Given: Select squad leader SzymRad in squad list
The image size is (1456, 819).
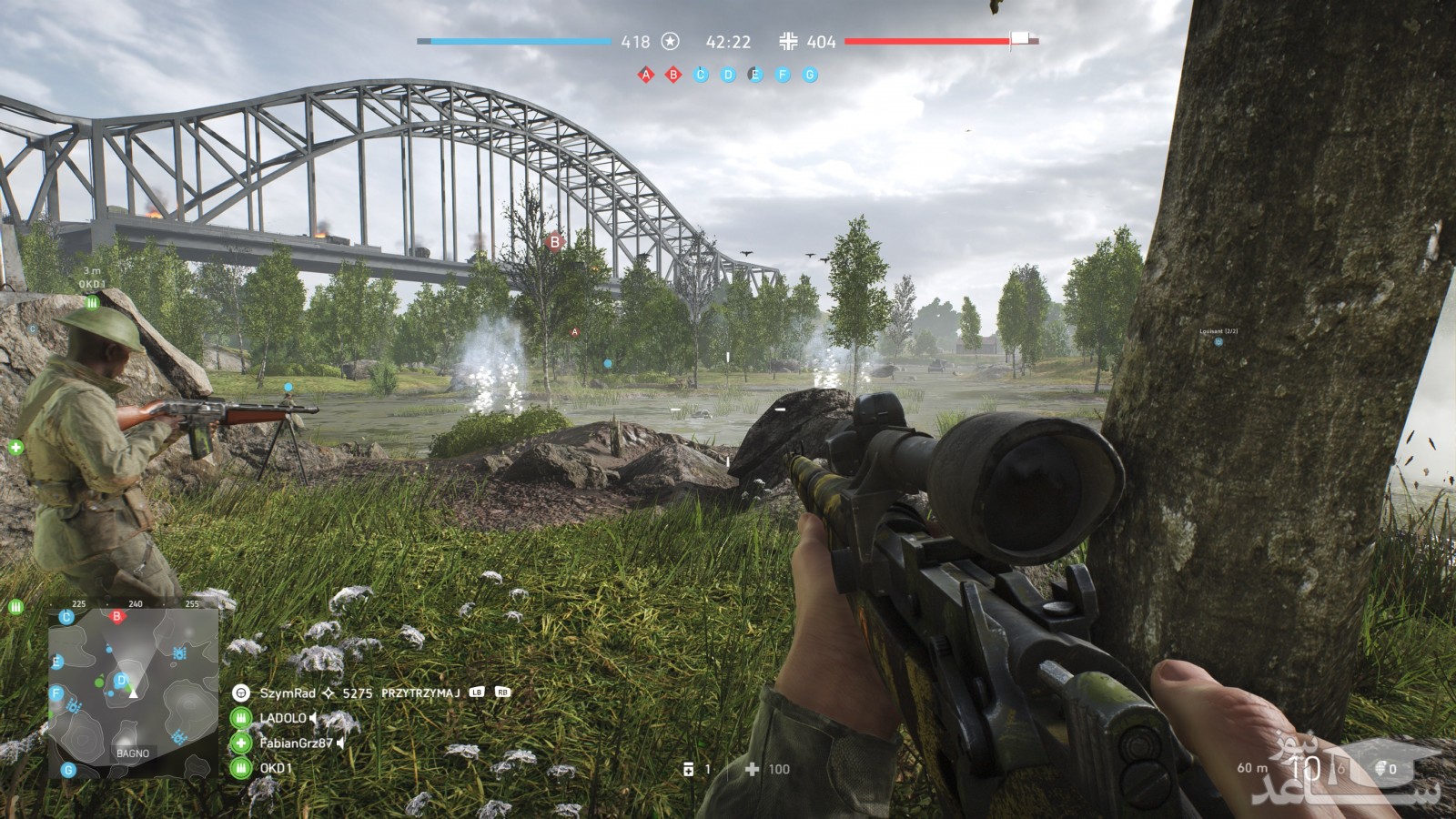Looking at the screenshot, I should point(288,693).
